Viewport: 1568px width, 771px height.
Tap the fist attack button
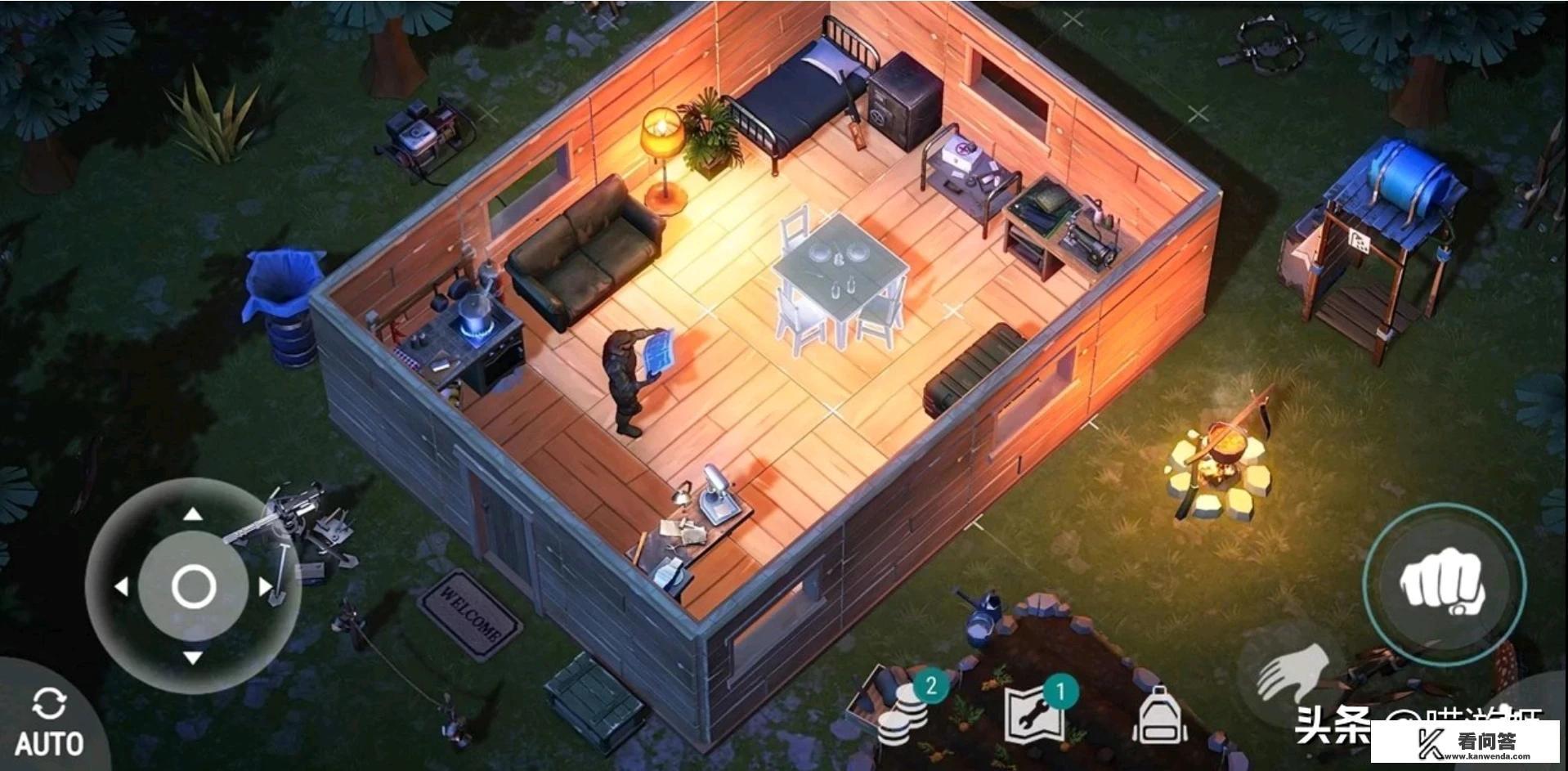click(x=1443, y=583)
